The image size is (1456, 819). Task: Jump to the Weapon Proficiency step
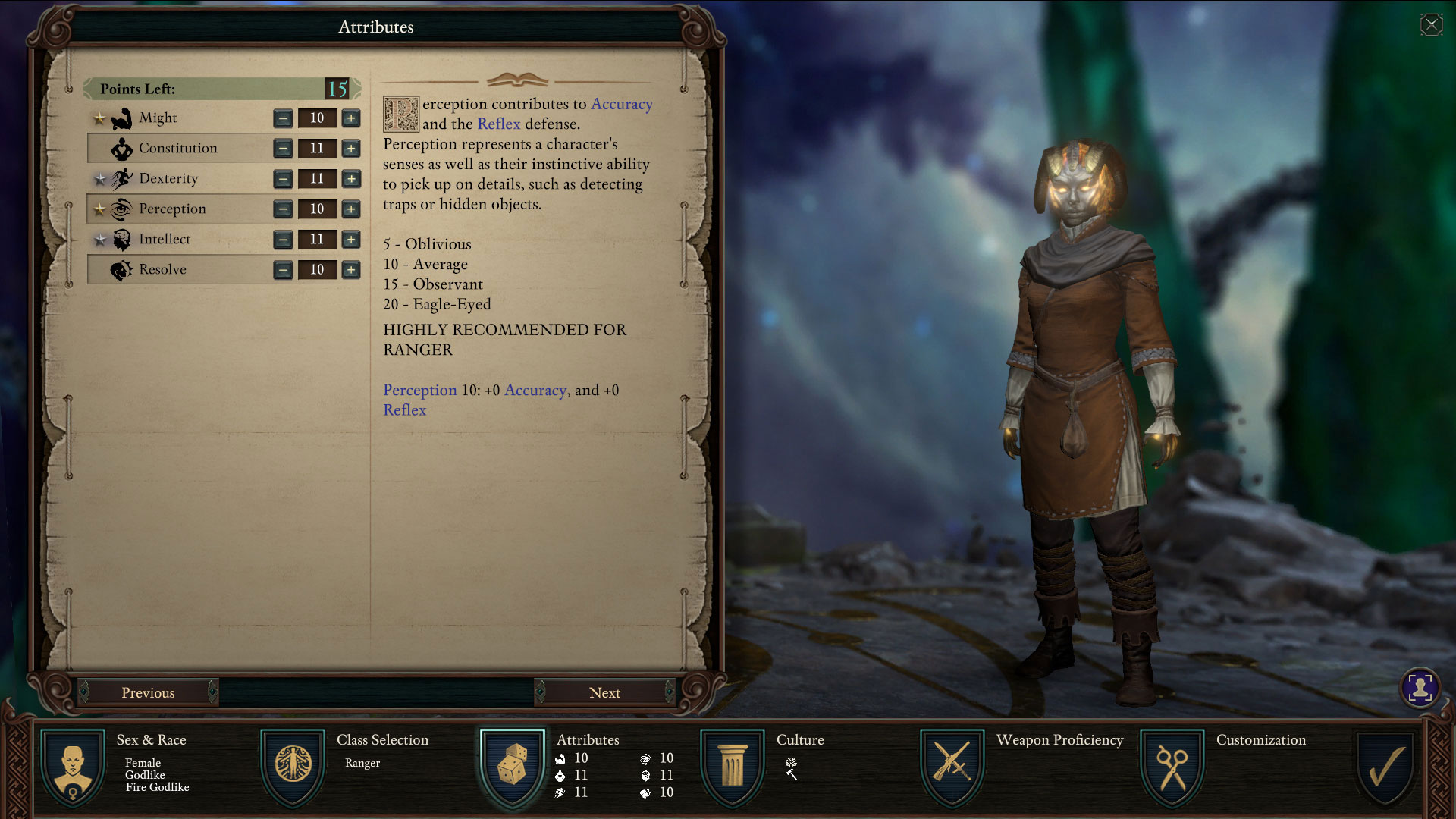(952, 767)
